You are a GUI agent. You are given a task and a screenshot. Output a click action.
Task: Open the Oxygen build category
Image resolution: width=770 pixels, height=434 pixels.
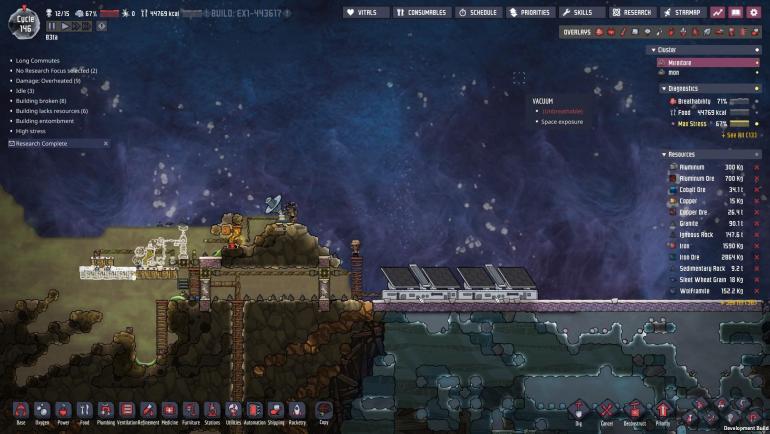click(x=42, y=411)
